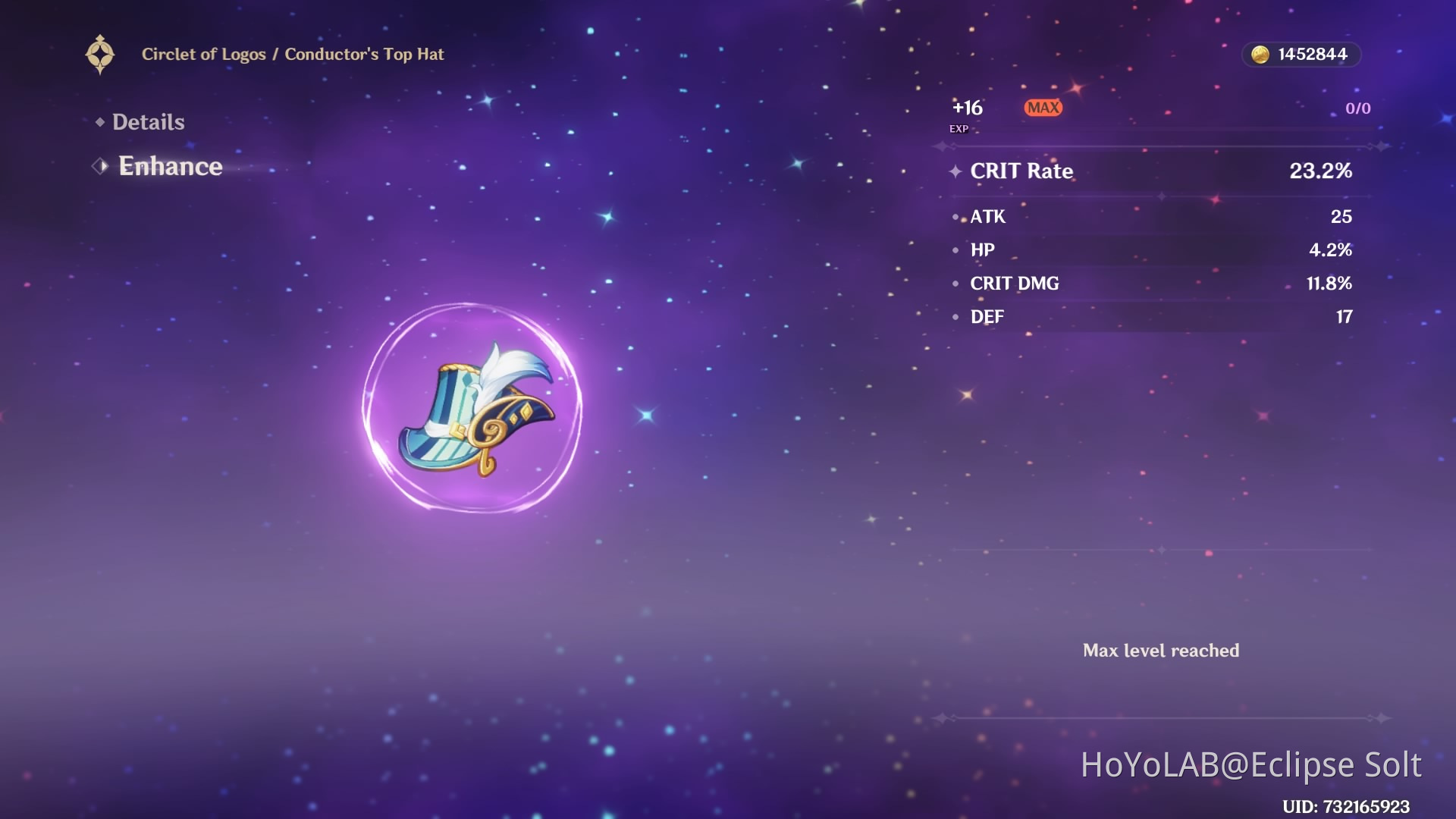
Task: Click the star icon next to CRIT Rate
Action: (955, 171)
